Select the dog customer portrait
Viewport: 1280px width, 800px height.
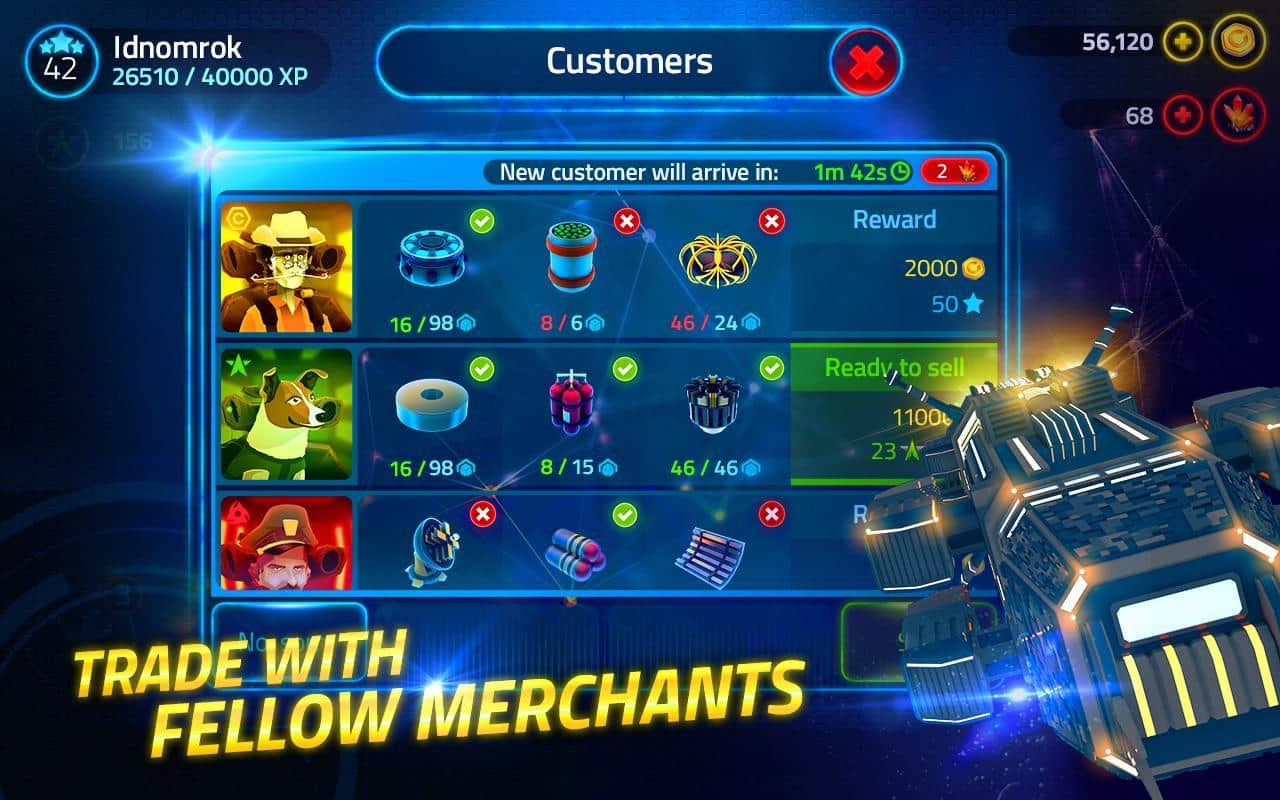[287, 413]
